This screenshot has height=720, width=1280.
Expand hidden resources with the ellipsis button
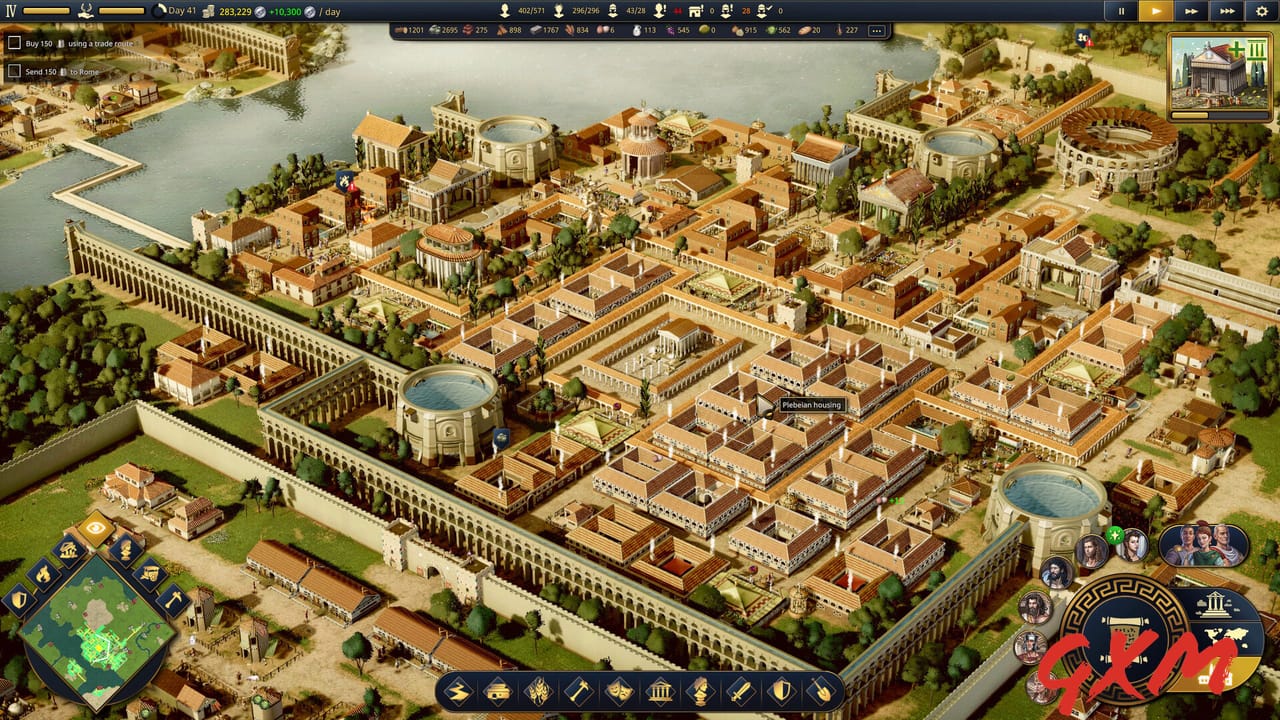click(877, 32)
